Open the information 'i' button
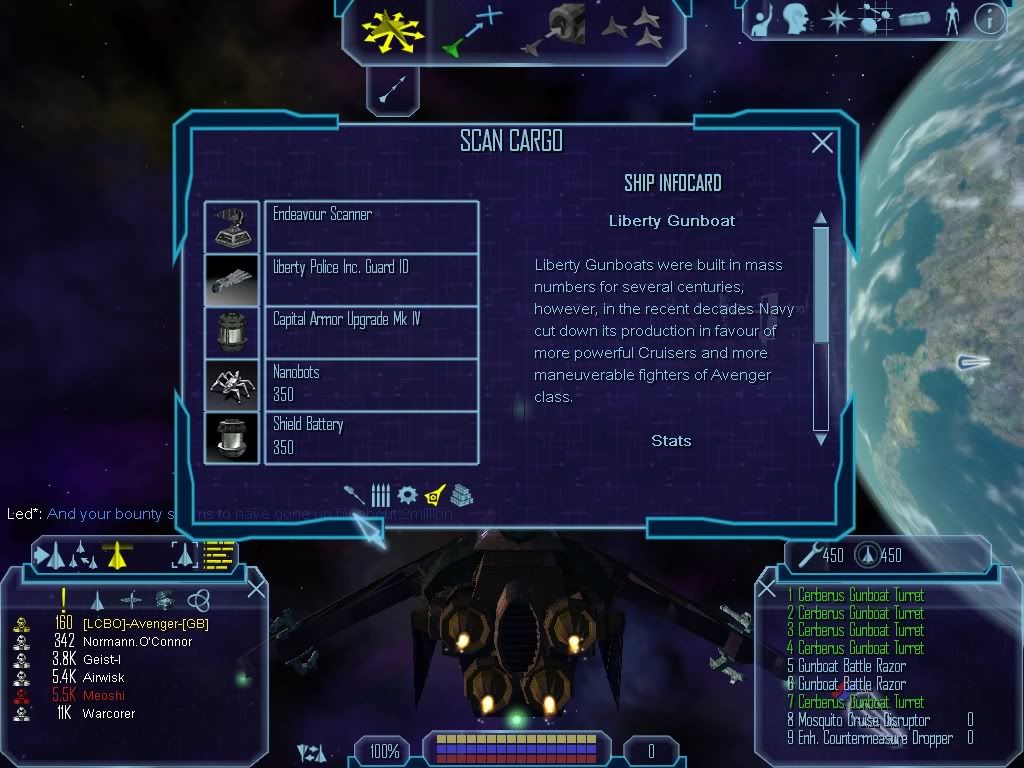Screen dimensions: 1024x768 tap(988, 19)
